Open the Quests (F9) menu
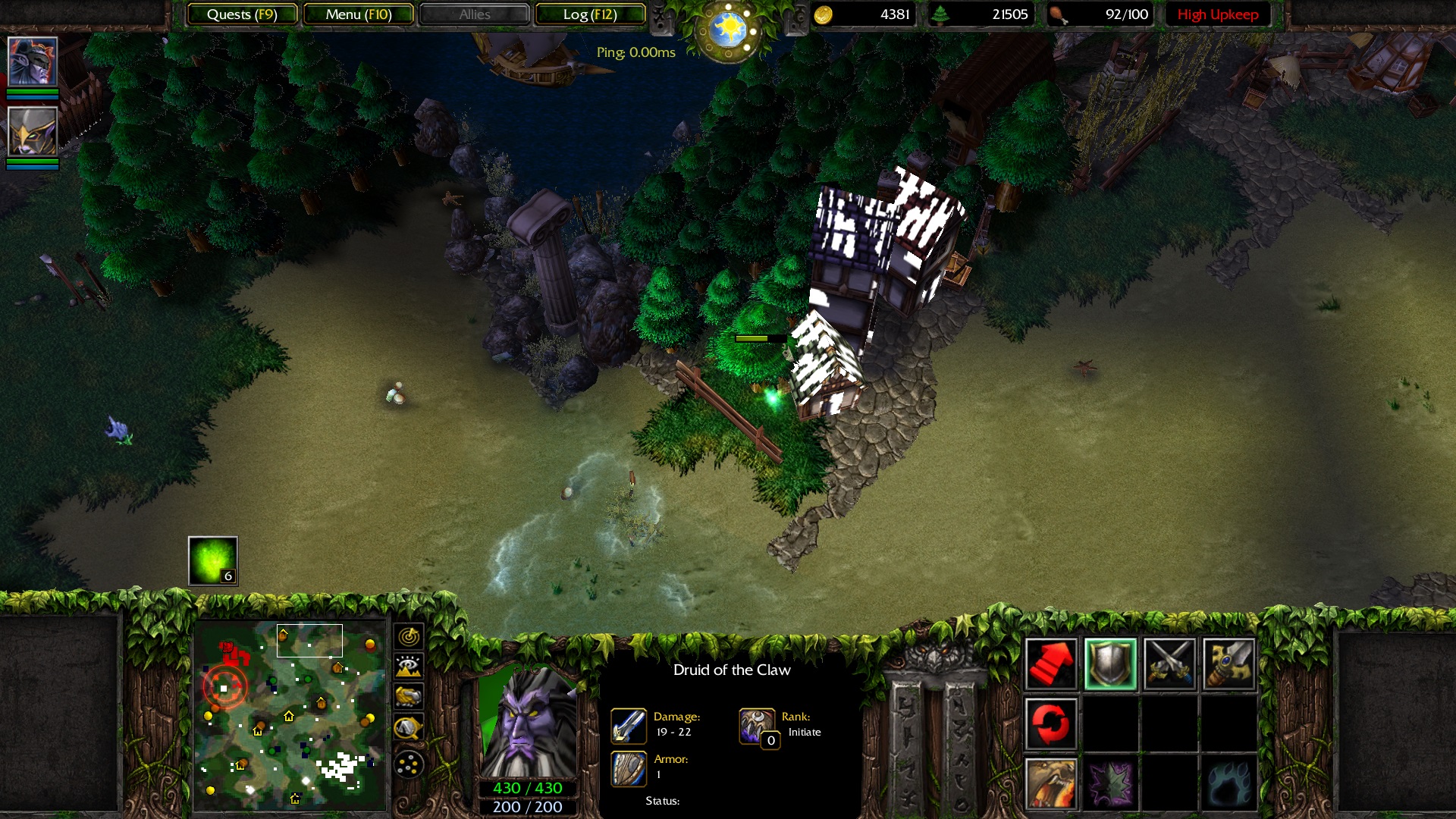Screen dimensions: 1456x819 coord(242,14)
